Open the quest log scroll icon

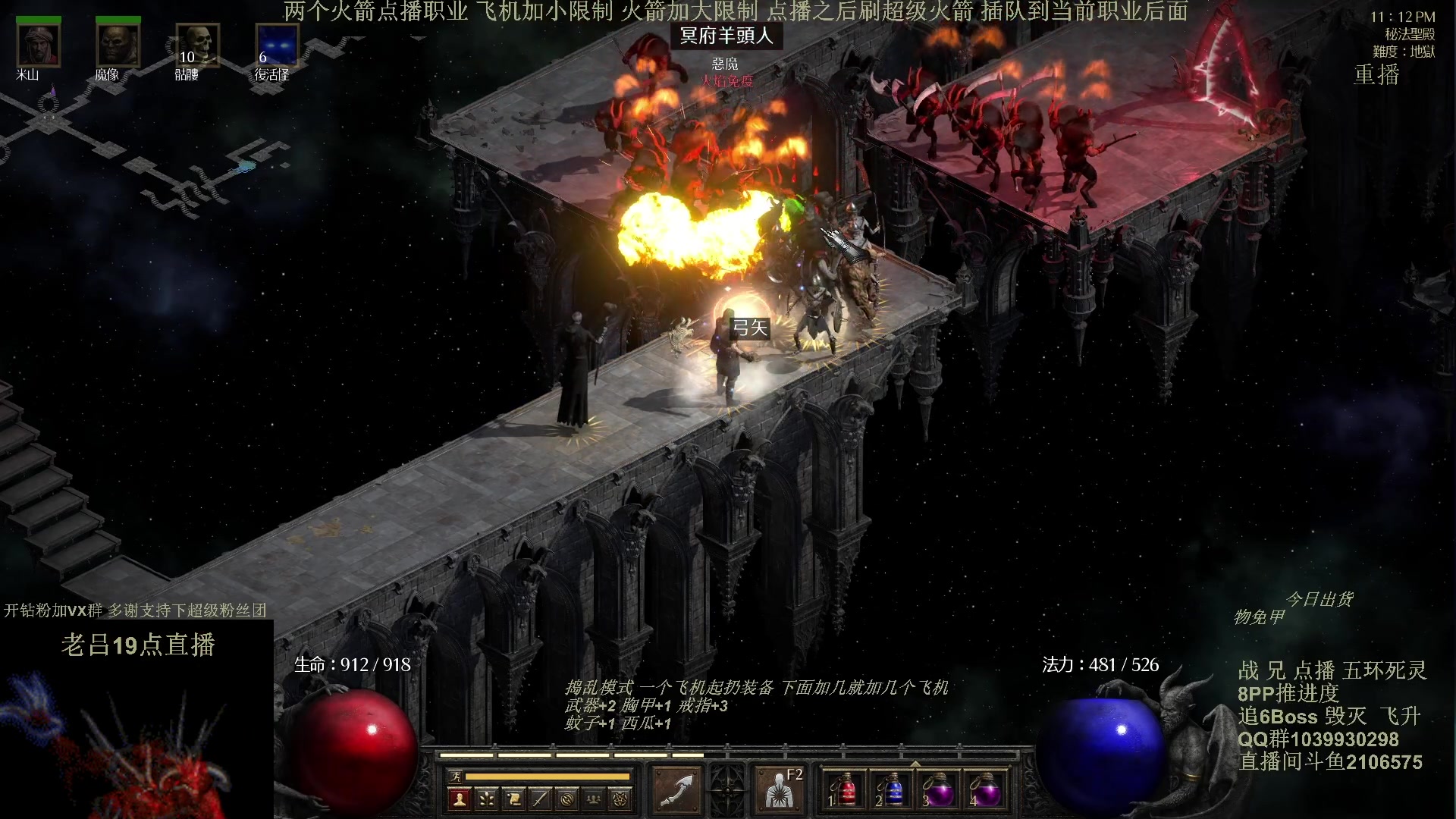[x=513, y=799]
